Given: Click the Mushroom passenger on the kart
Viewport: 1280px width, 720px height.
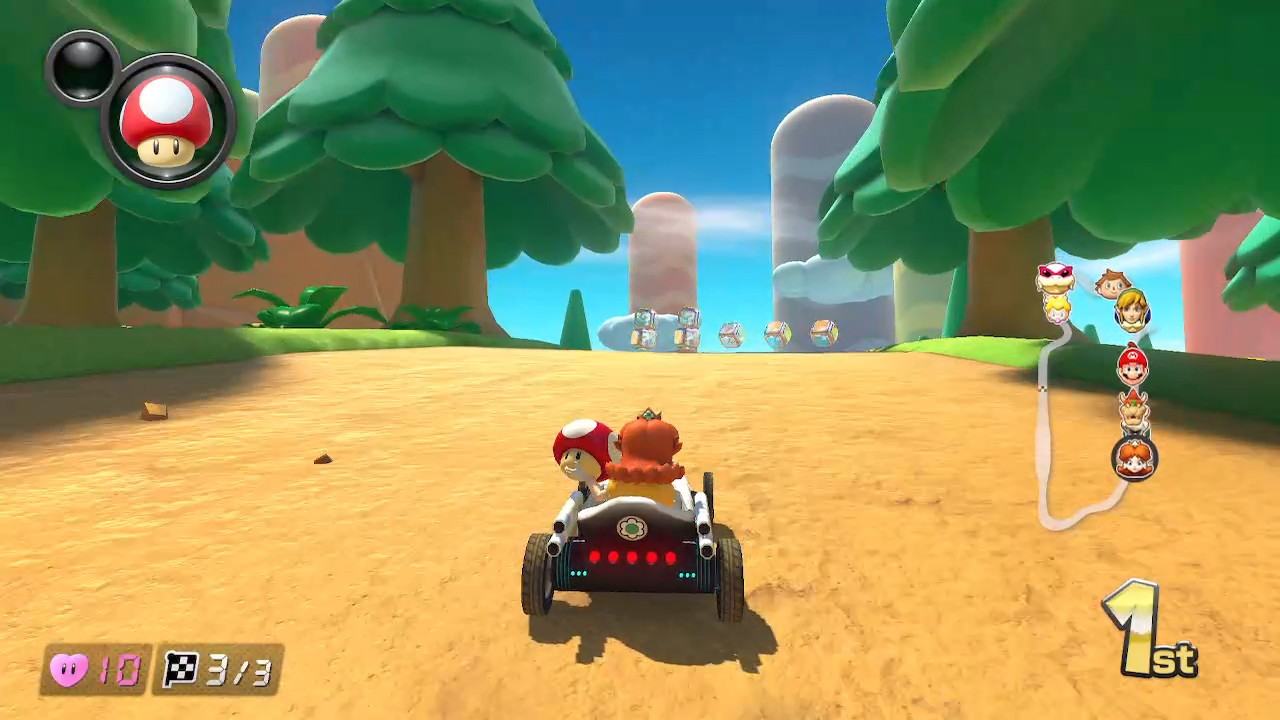Looking at the screenshot, I should (582, 450).
